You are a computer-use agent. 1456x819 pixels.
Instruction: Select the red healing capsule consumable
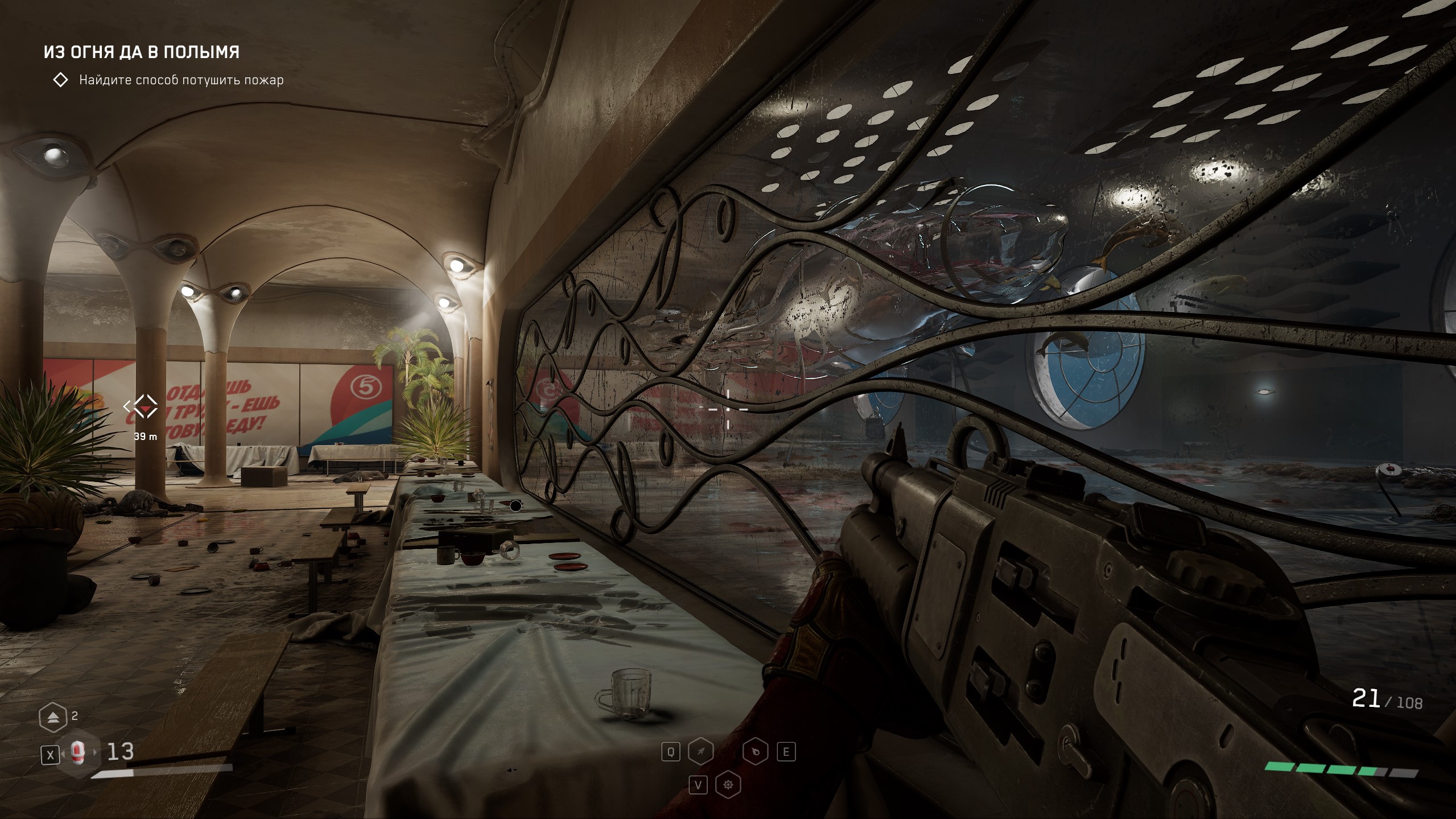pyautogui.click(x=79, y=754)
